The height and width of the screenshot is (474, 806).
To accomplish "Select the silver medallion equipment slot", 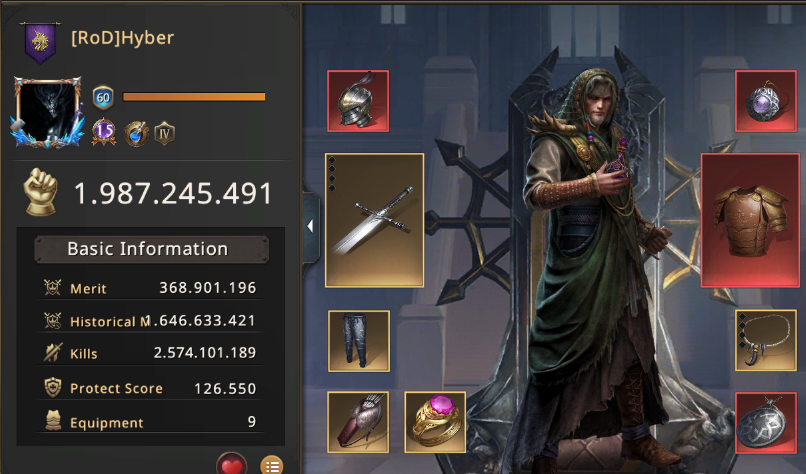I will coord(766,422).
